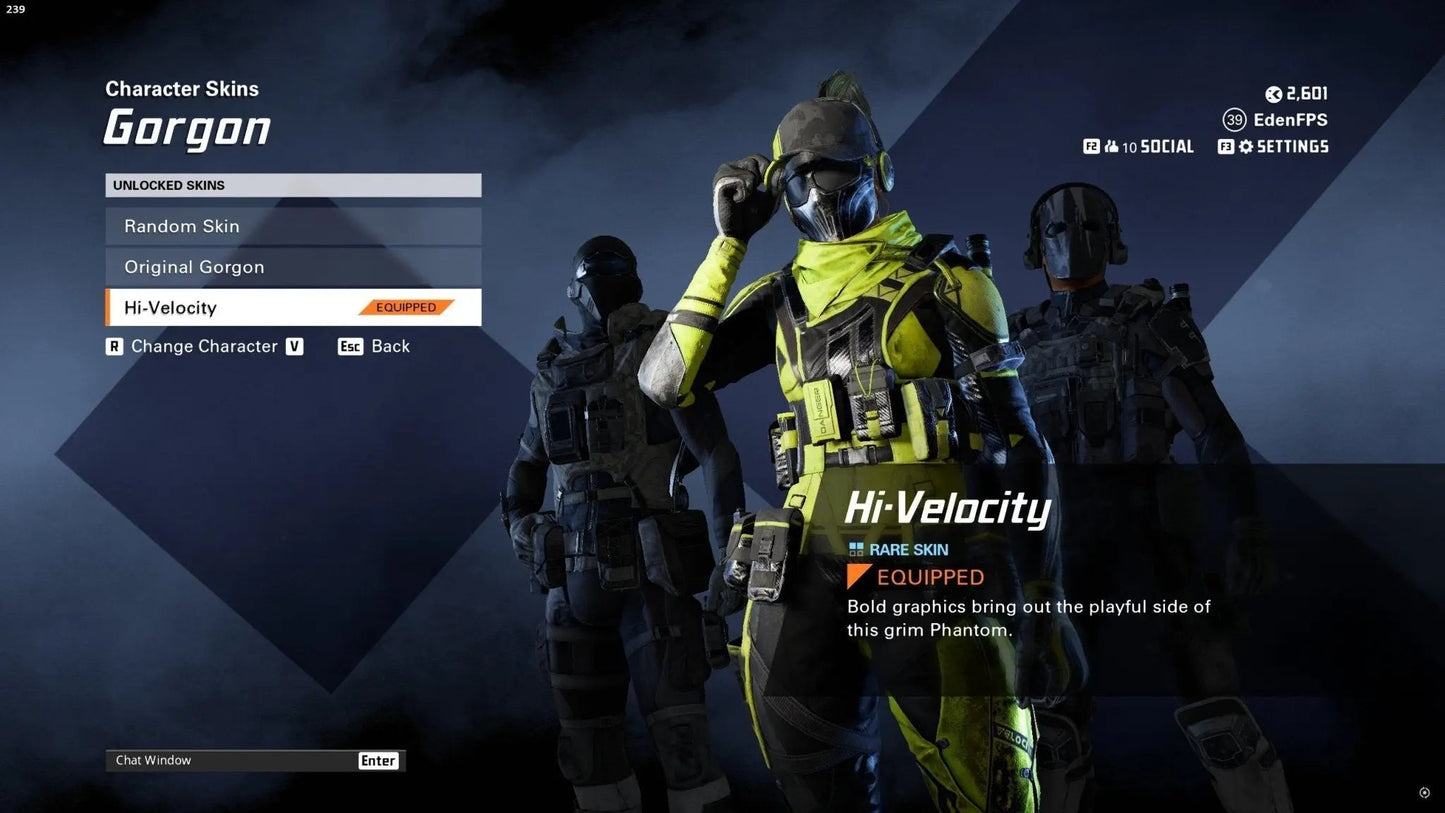The image size is (1445, 813).
Task: Click the orange Equipped flag icon
Action: tap(856, 576)
